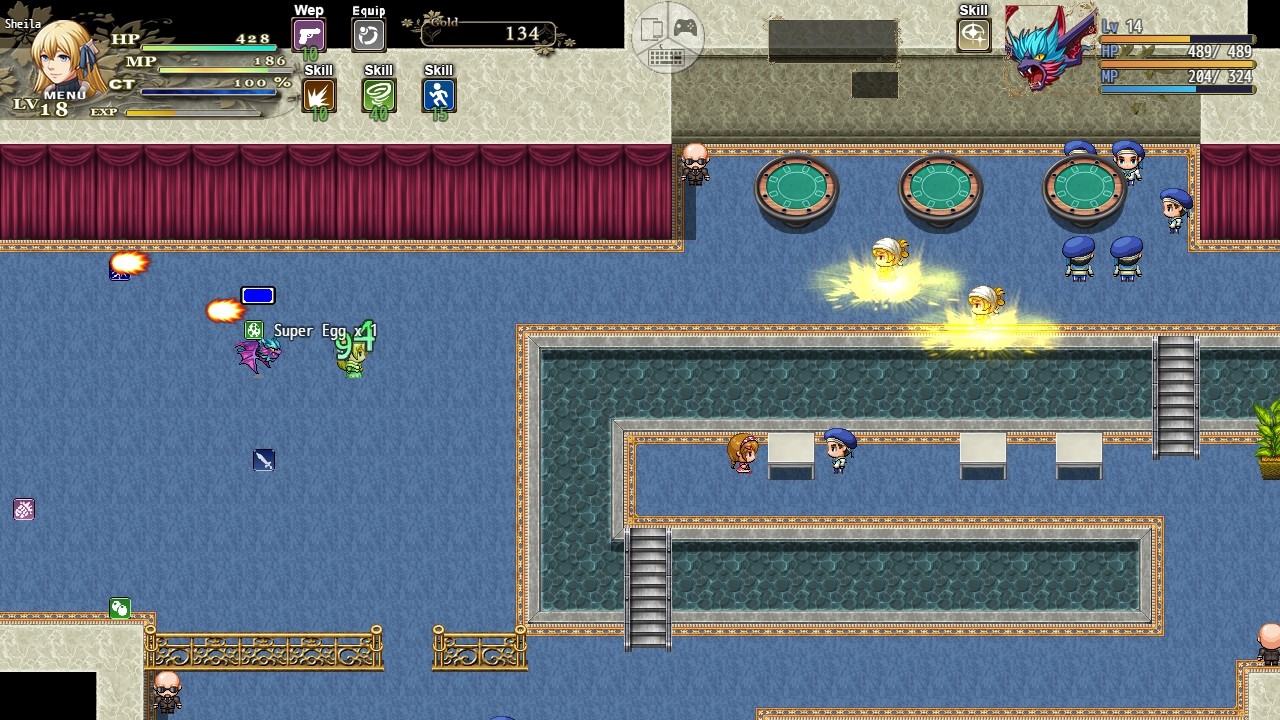The width and height of the screenshot is (1280, 720).
Task: Activate the burst Skill icon costing 10
Action: pos(318,95)
